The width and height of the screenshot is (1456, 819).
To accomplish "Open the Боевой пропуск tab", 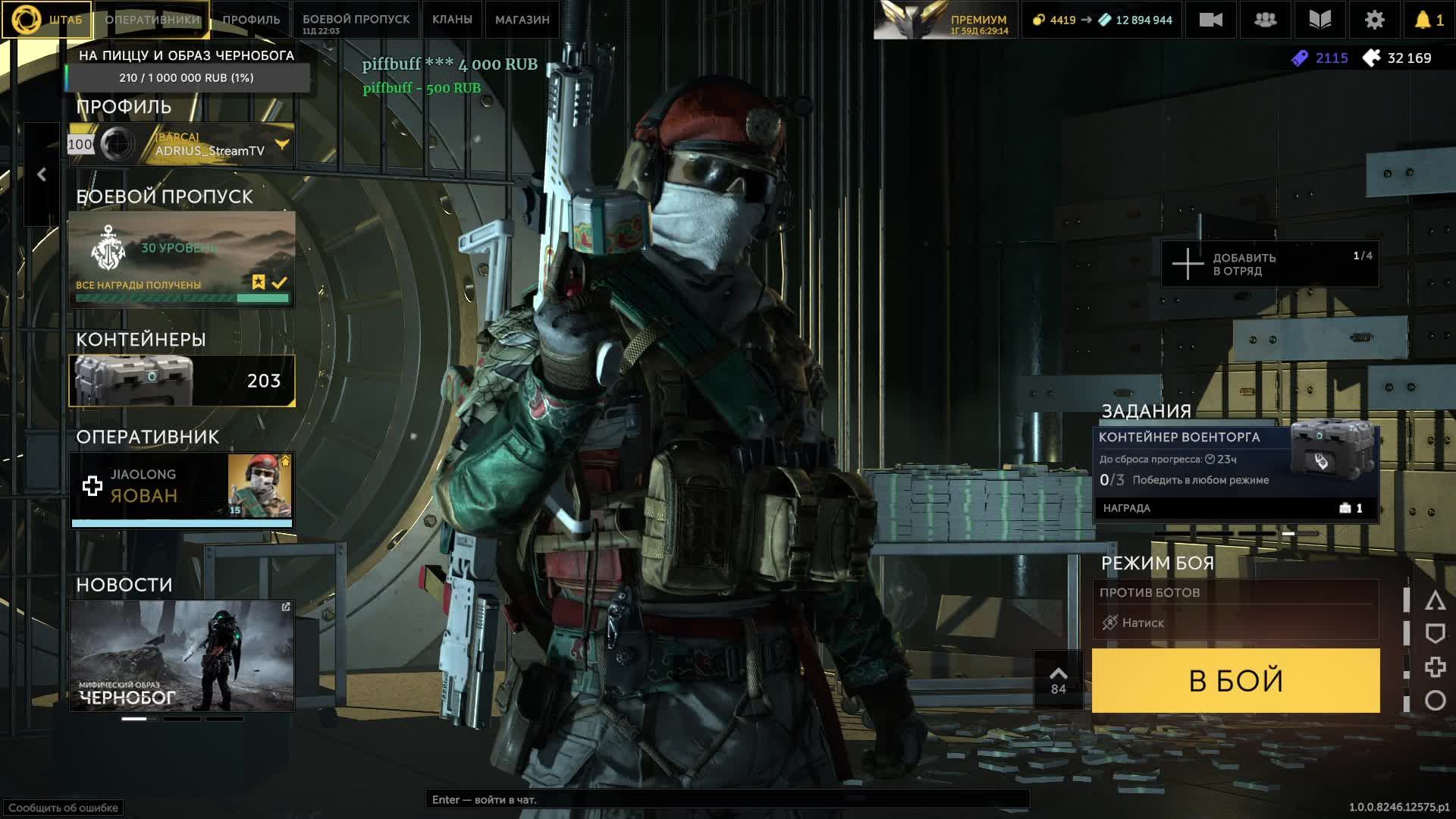I will tap(356, 20).
